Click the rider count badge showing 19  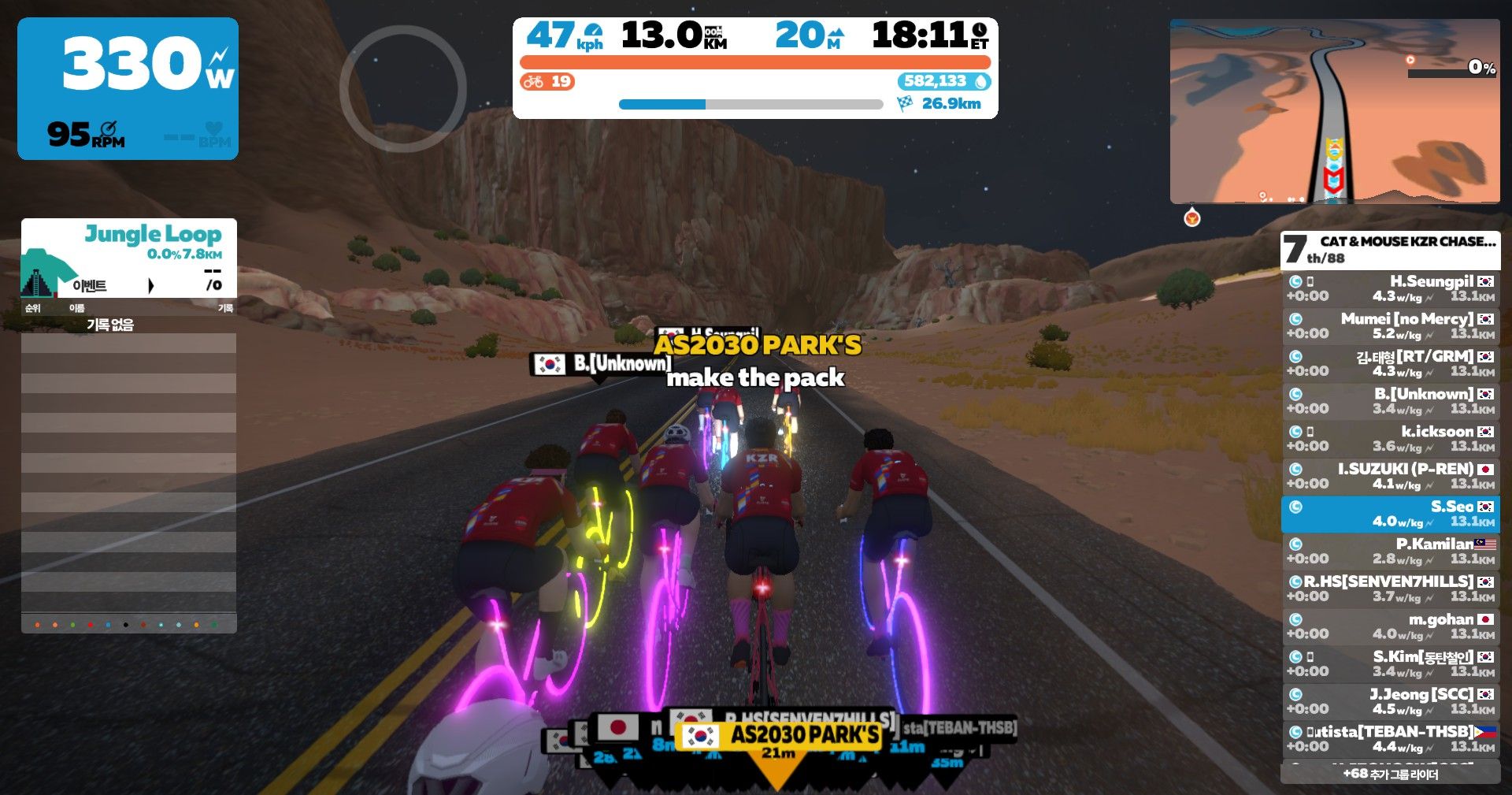tap(547, 81)
